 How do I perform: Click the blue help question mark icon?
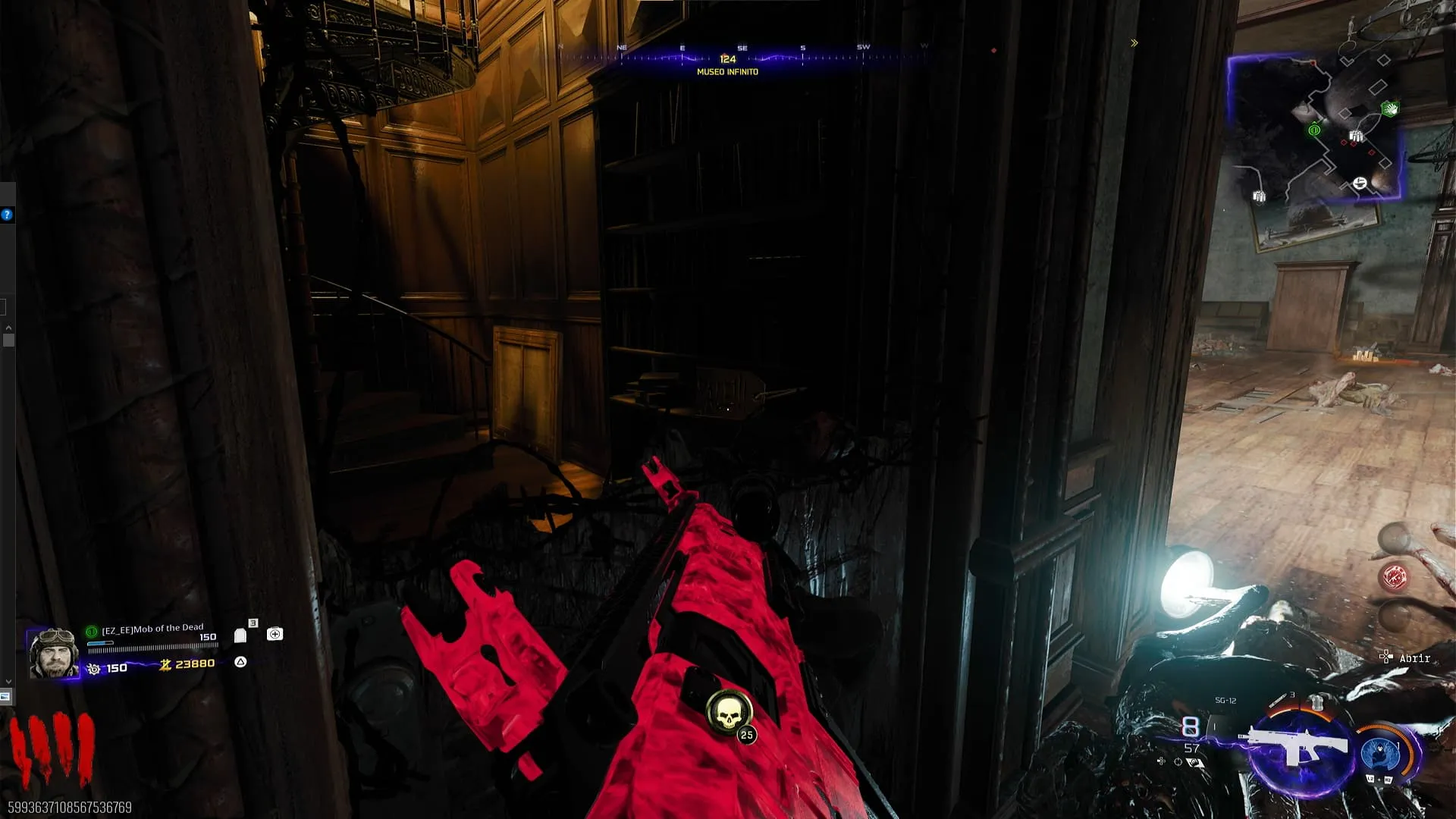[7, 215]
